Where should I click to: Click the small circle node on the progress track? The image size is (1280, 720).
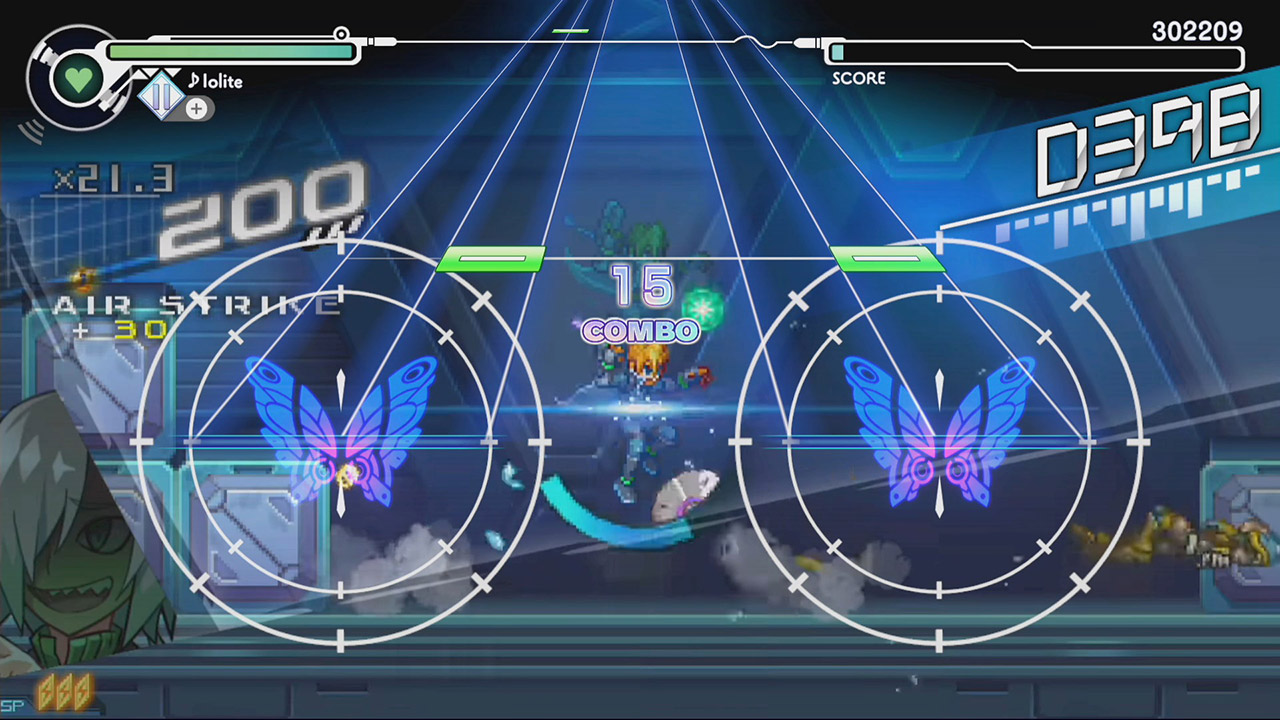pos(343,34)
